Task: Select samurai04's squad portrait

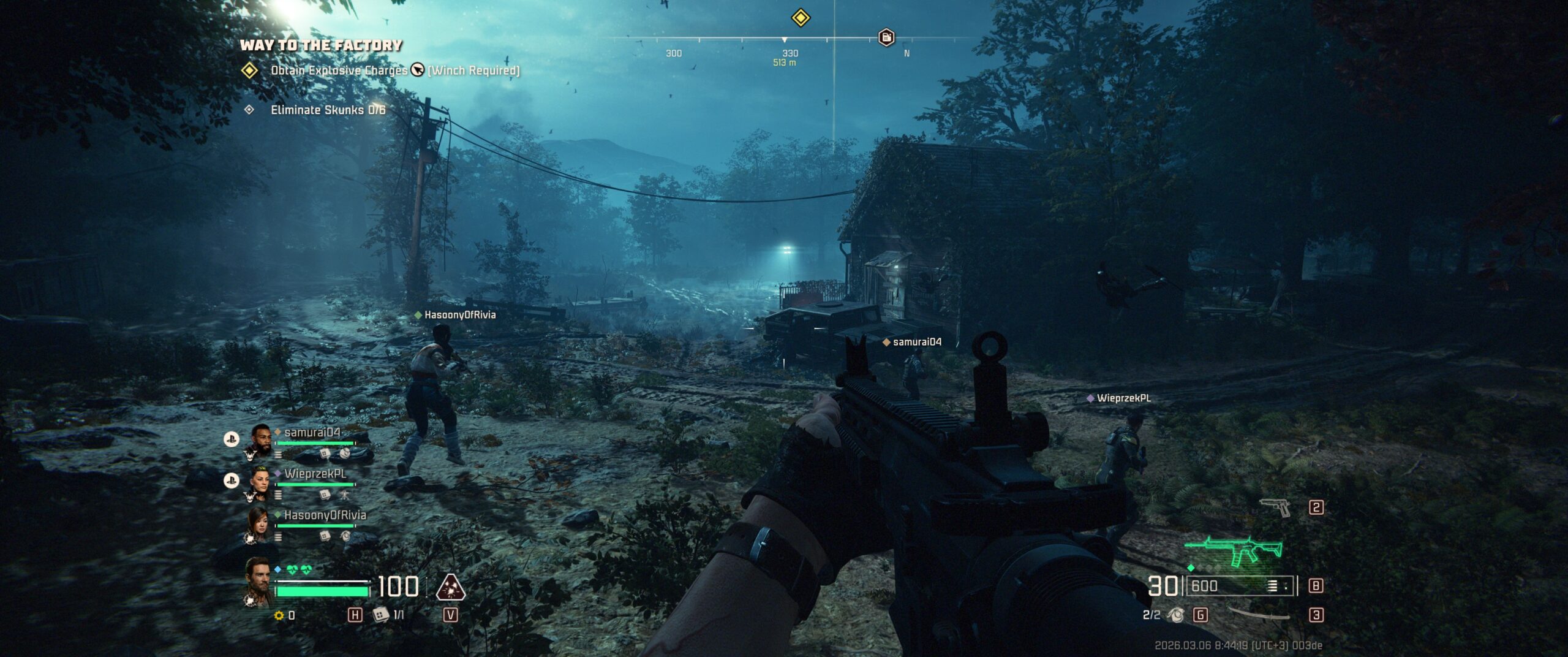Action: click(x=262, y=440)
